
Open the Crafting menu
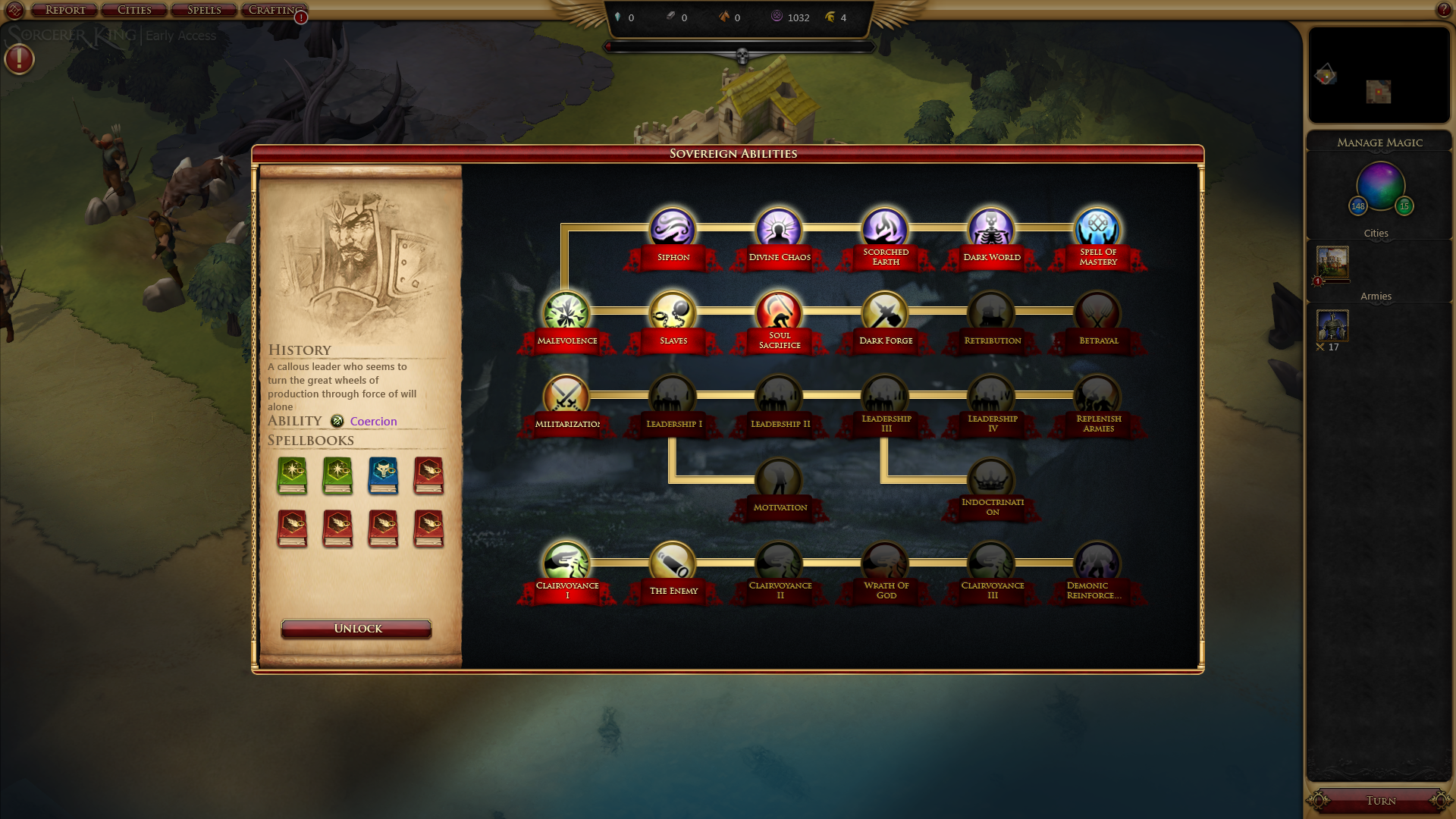[x=273, y=10]
